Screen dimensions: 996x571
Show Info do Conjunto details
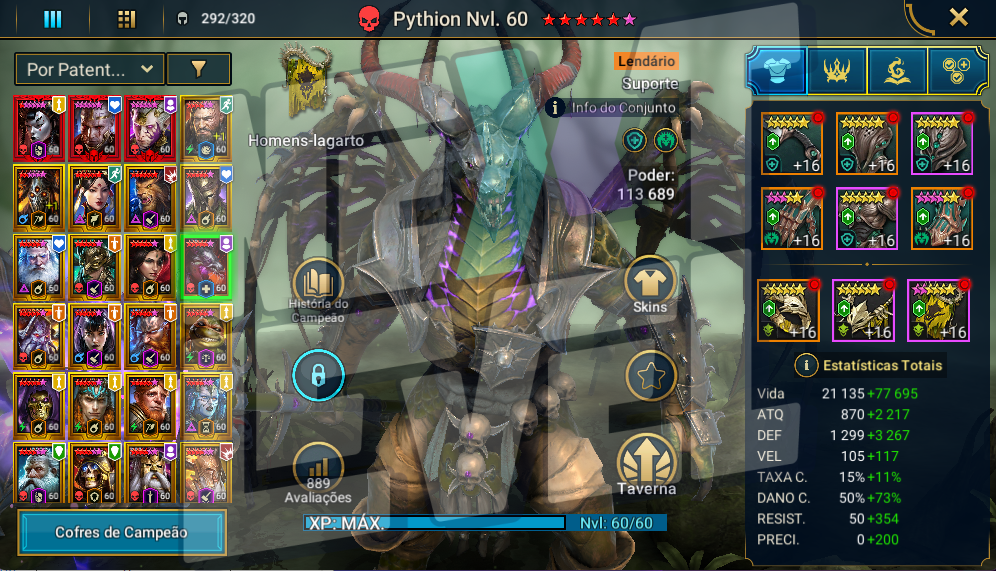[557, 107]
